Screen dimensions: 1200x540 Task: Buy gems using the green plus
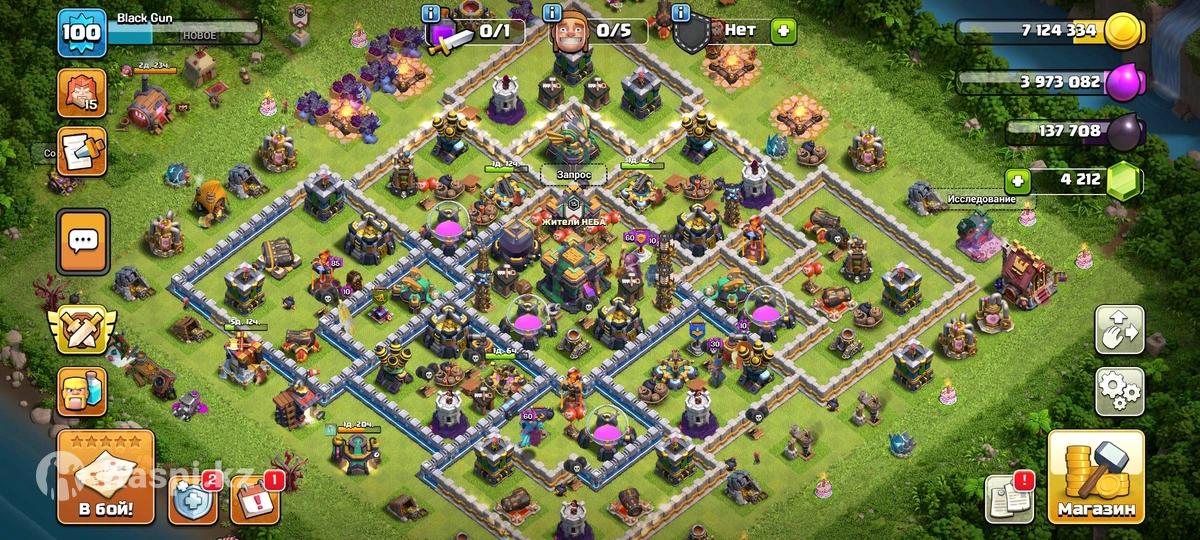tap(1019, 181)
